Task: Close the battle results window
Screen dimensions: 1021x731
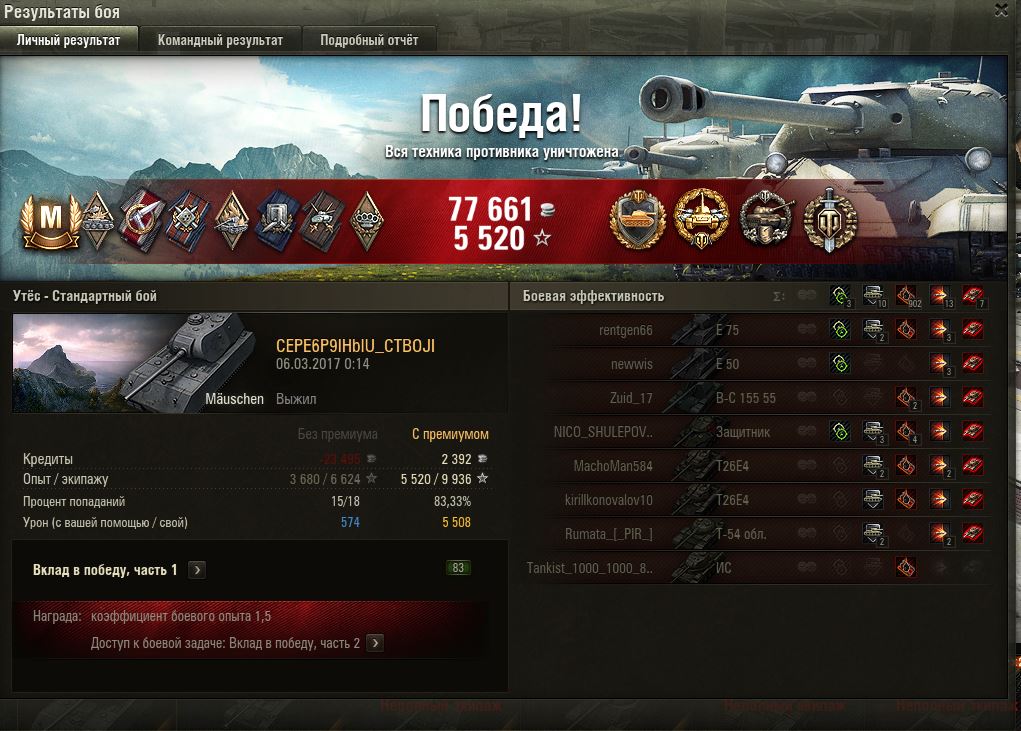Action: [x=1002, y=10]
